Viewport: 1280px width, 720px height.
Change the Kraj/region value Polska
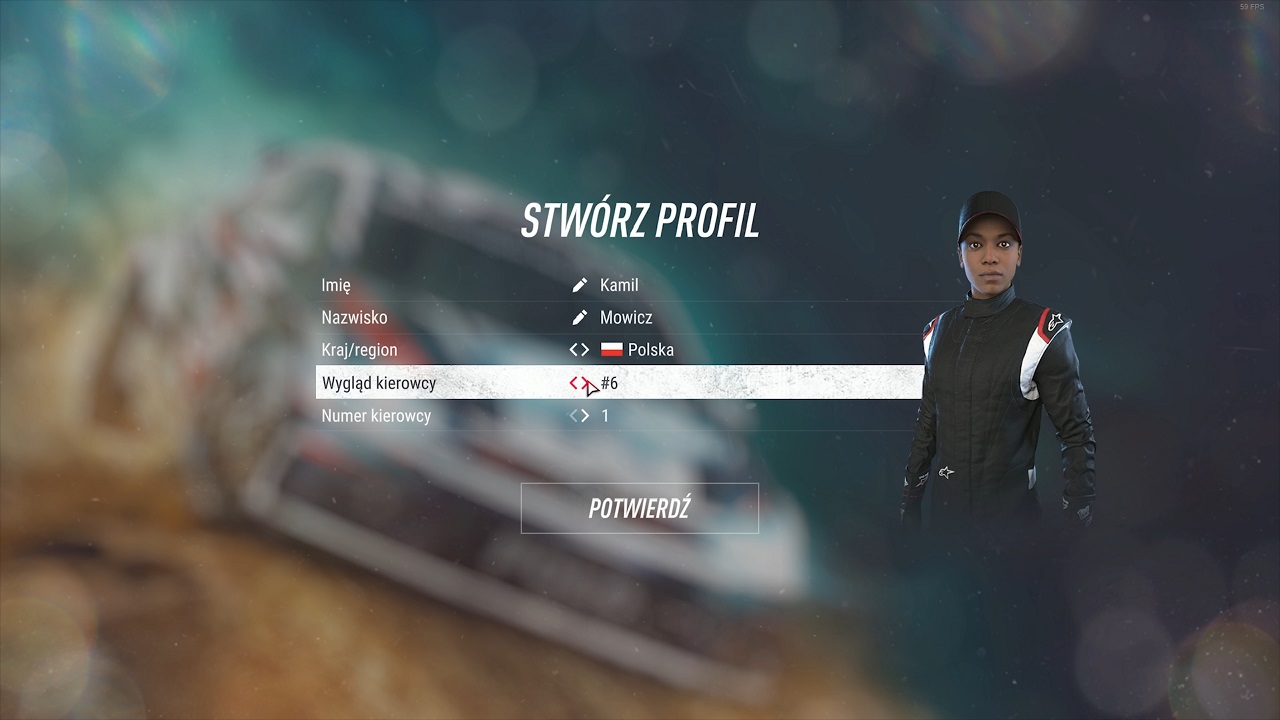(650, 350)
